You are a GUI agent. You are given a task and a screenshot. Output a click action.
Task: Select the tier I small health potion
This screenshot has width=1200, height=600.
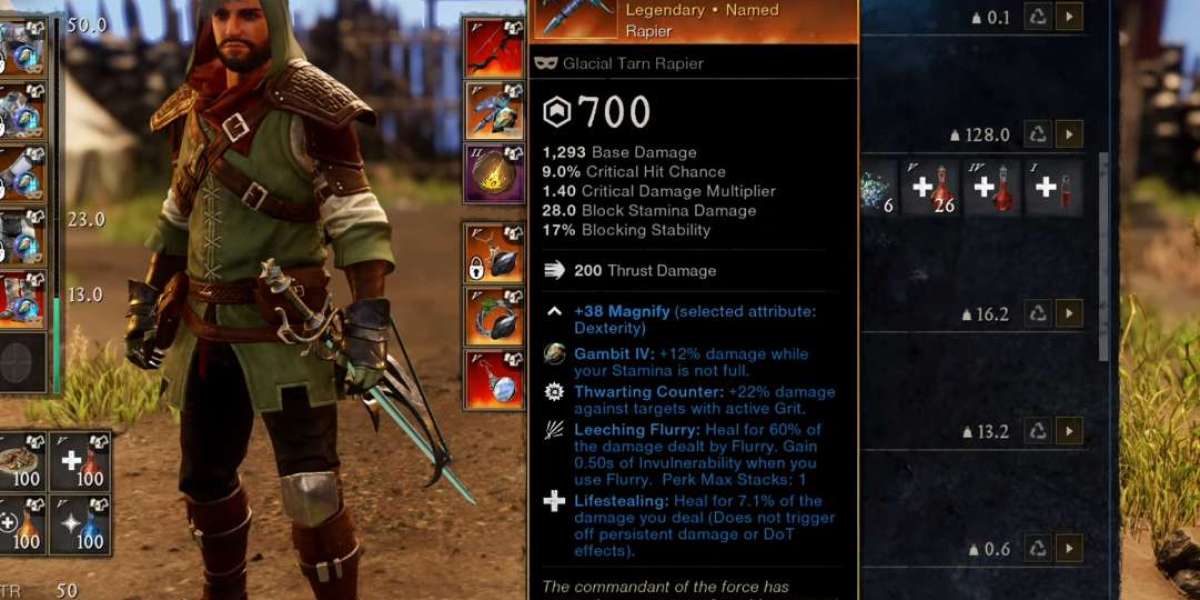pos(1053,188)
